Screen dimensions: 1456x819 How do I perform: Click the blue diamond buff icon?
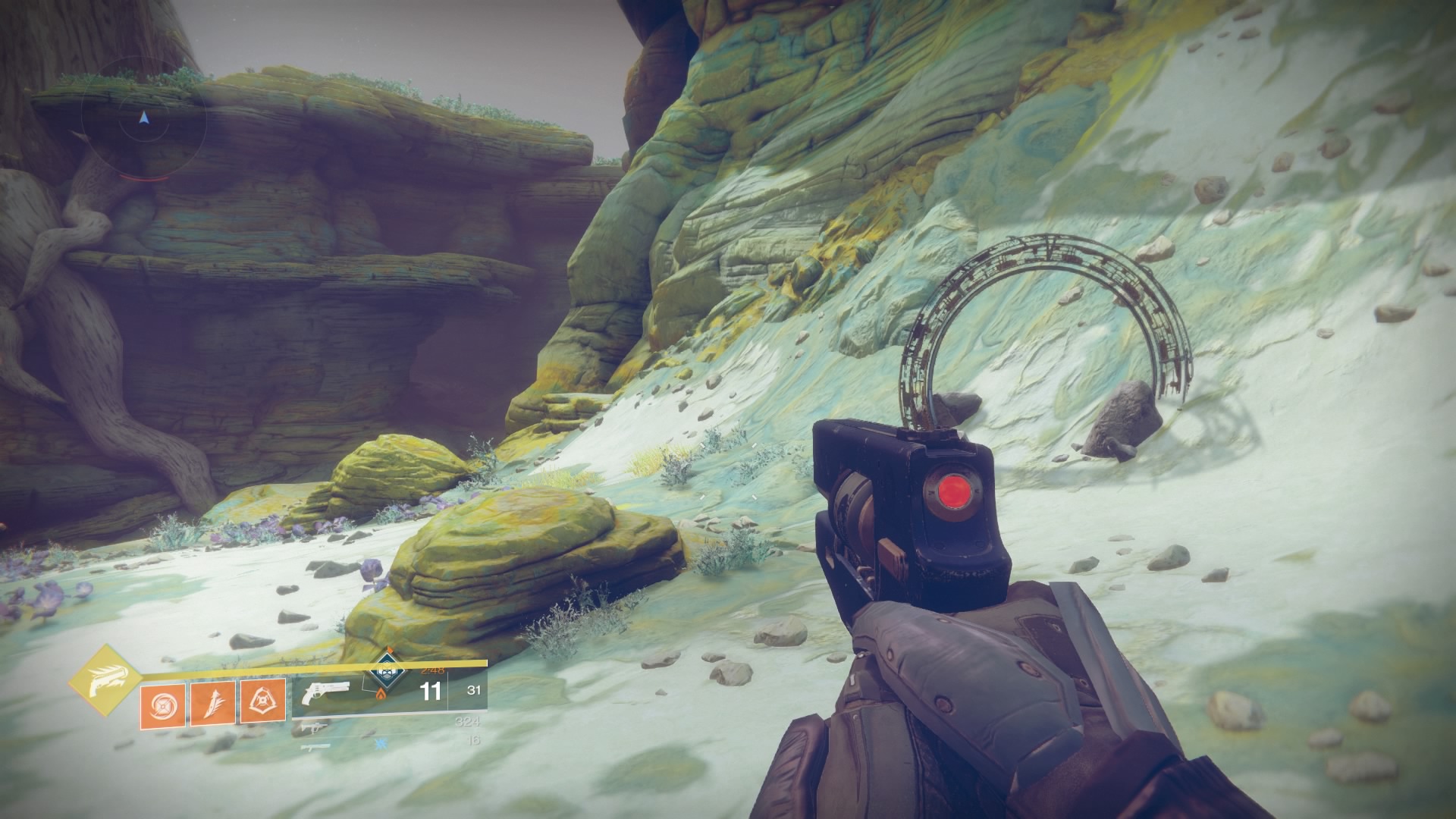(387, 673)
